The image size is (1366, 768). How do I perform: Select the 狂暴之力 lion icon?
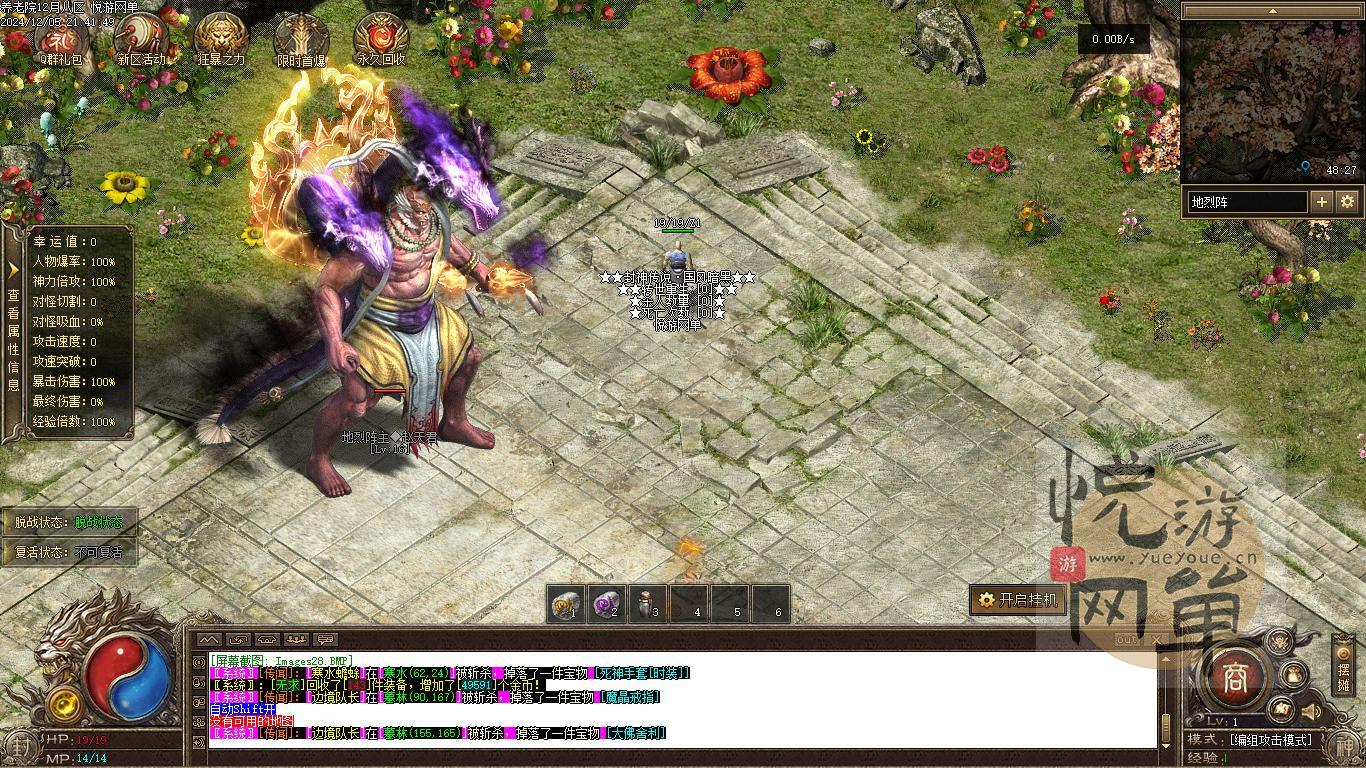[221, 39]
